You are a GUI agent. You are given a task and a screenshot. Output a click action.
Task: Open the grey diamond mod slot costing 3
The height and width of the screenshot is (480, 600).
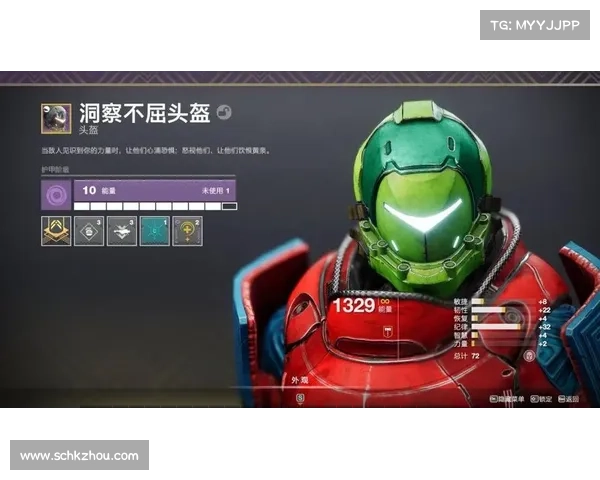click(x=89, y=231)
